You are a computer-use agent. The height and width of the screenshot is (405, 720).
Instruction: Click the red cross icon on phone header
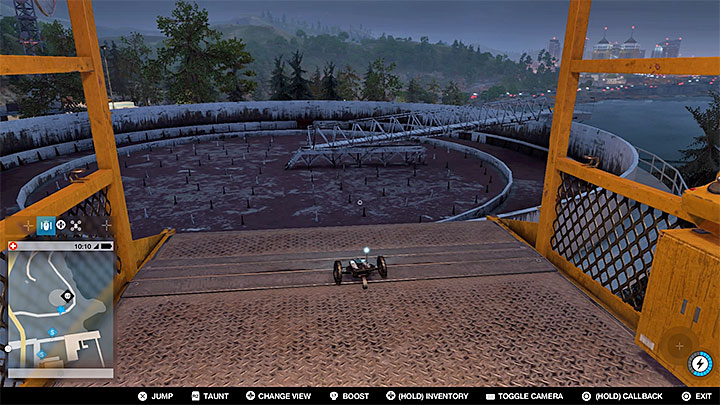pyautogui.click(x=12, y=245)
